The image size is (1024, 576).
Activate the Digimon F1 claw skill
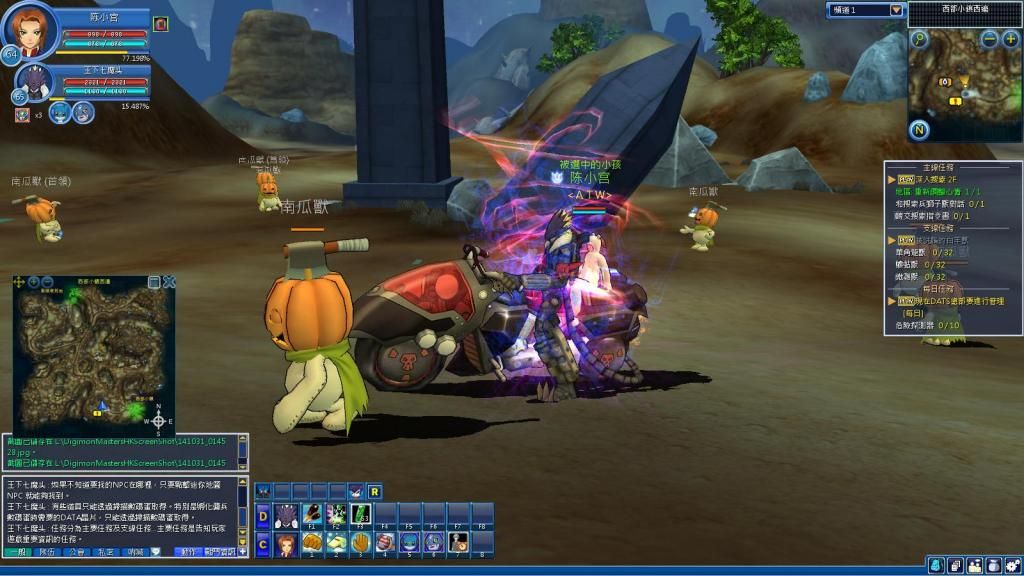pos(310,515)
